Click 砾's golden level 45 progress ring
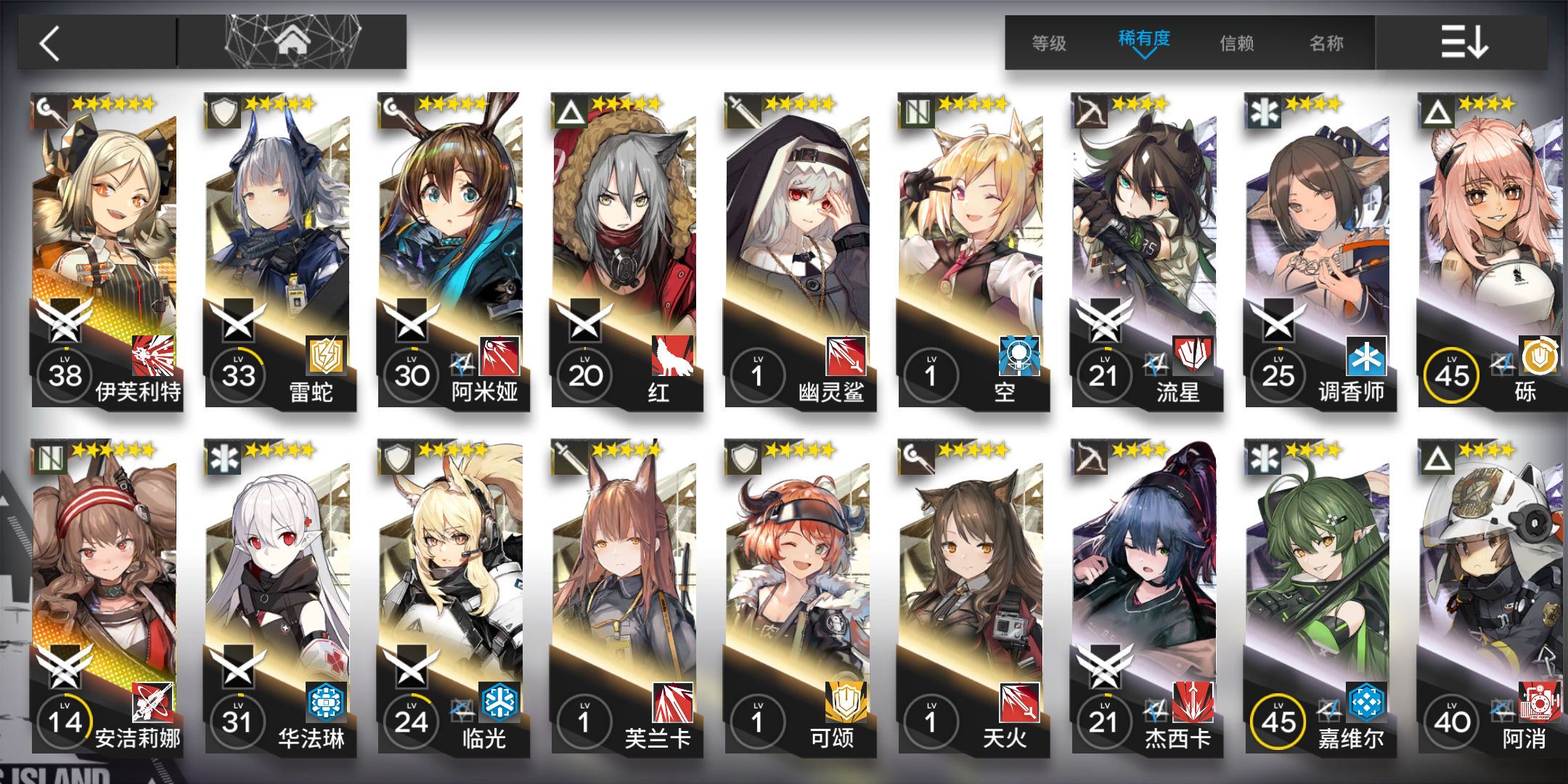 coord(1451,375)
